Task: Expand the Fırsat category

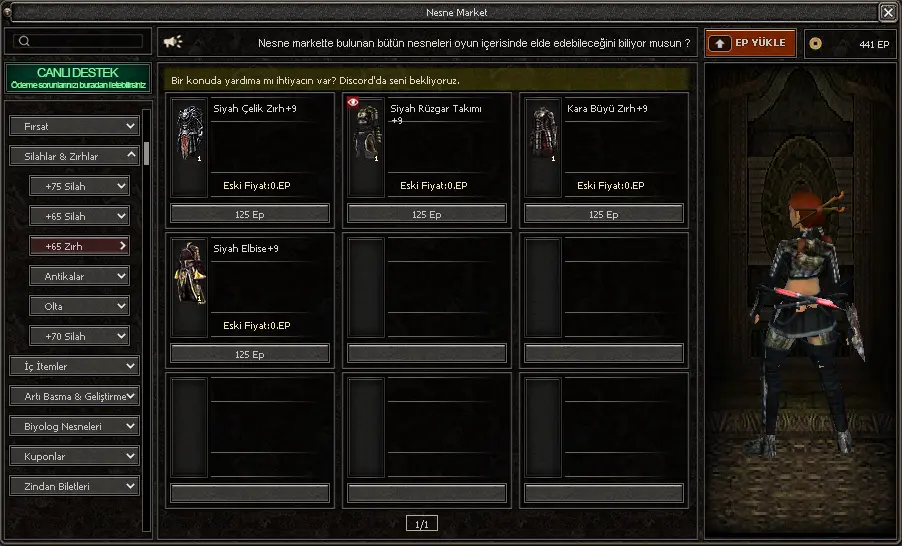Action: coord(74,126)
